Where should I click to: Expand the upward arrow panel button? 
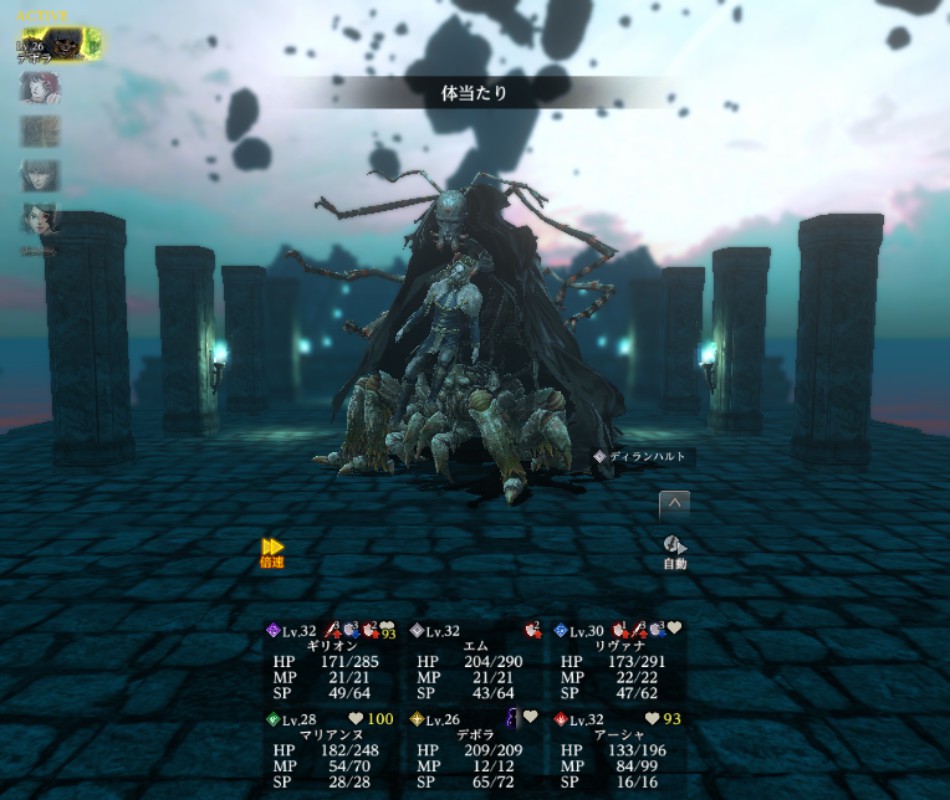click(x=674, y=505)
